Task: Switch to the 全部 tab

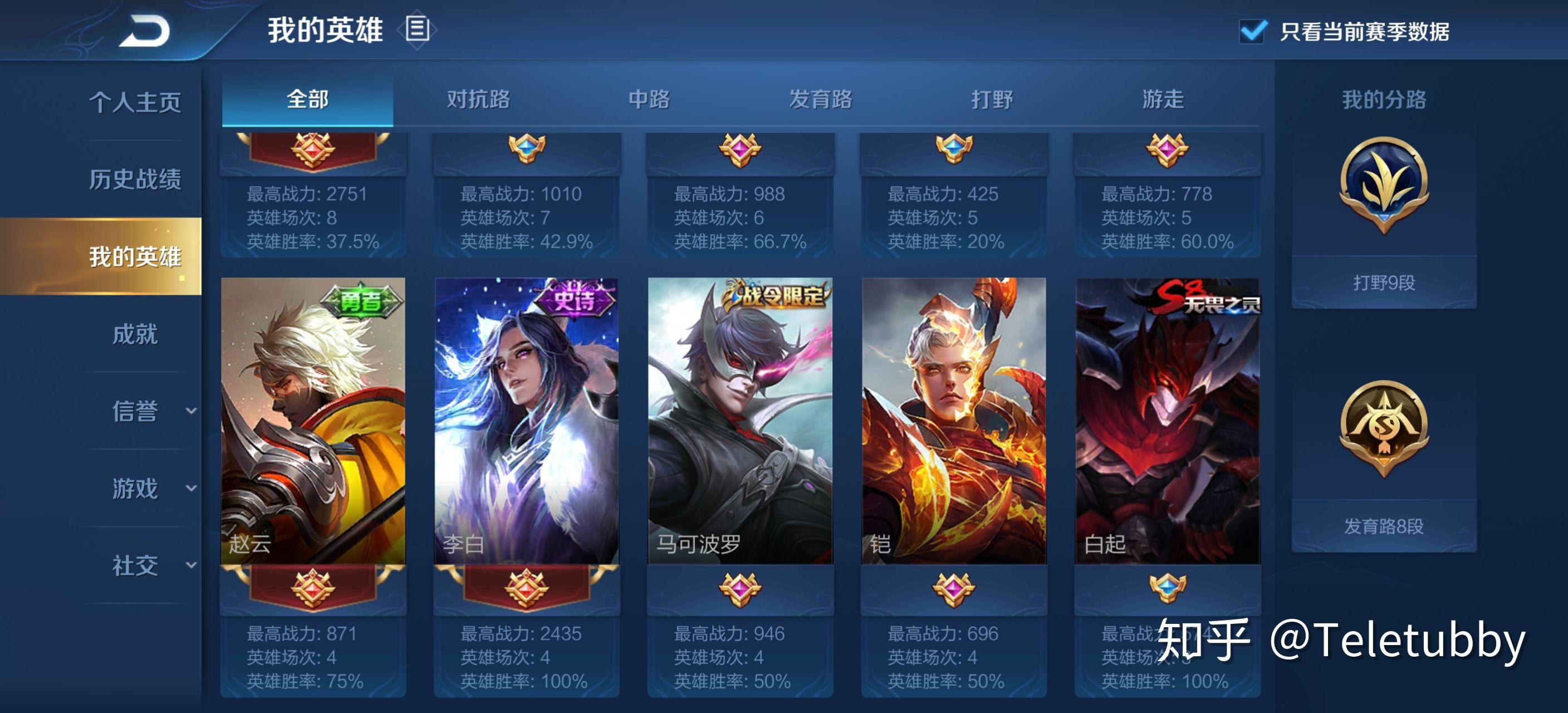Action: click(x=307, y=99)
